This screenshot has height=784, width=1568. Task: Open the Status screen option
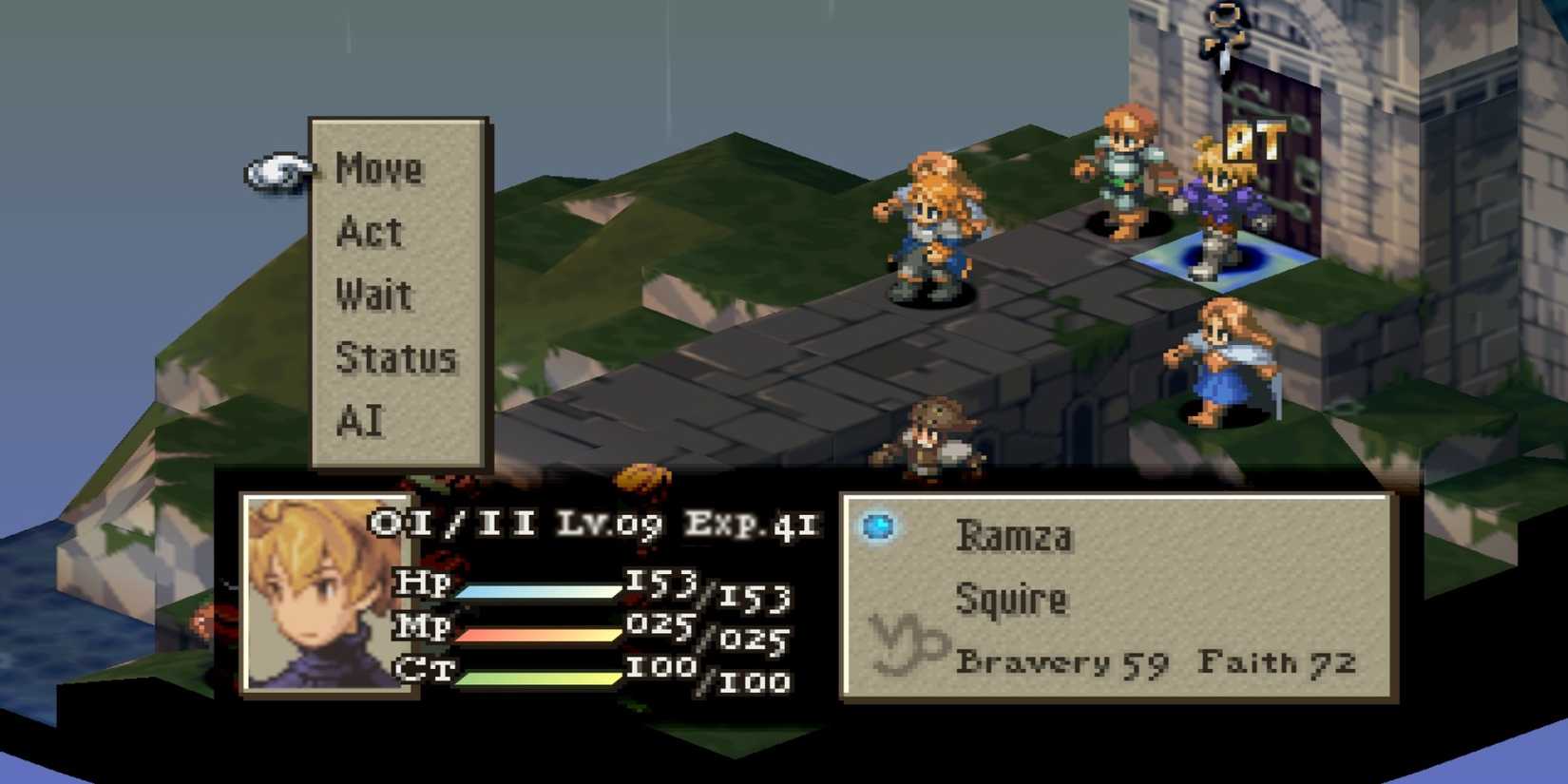pyautogui.click(x=398, y=356)
